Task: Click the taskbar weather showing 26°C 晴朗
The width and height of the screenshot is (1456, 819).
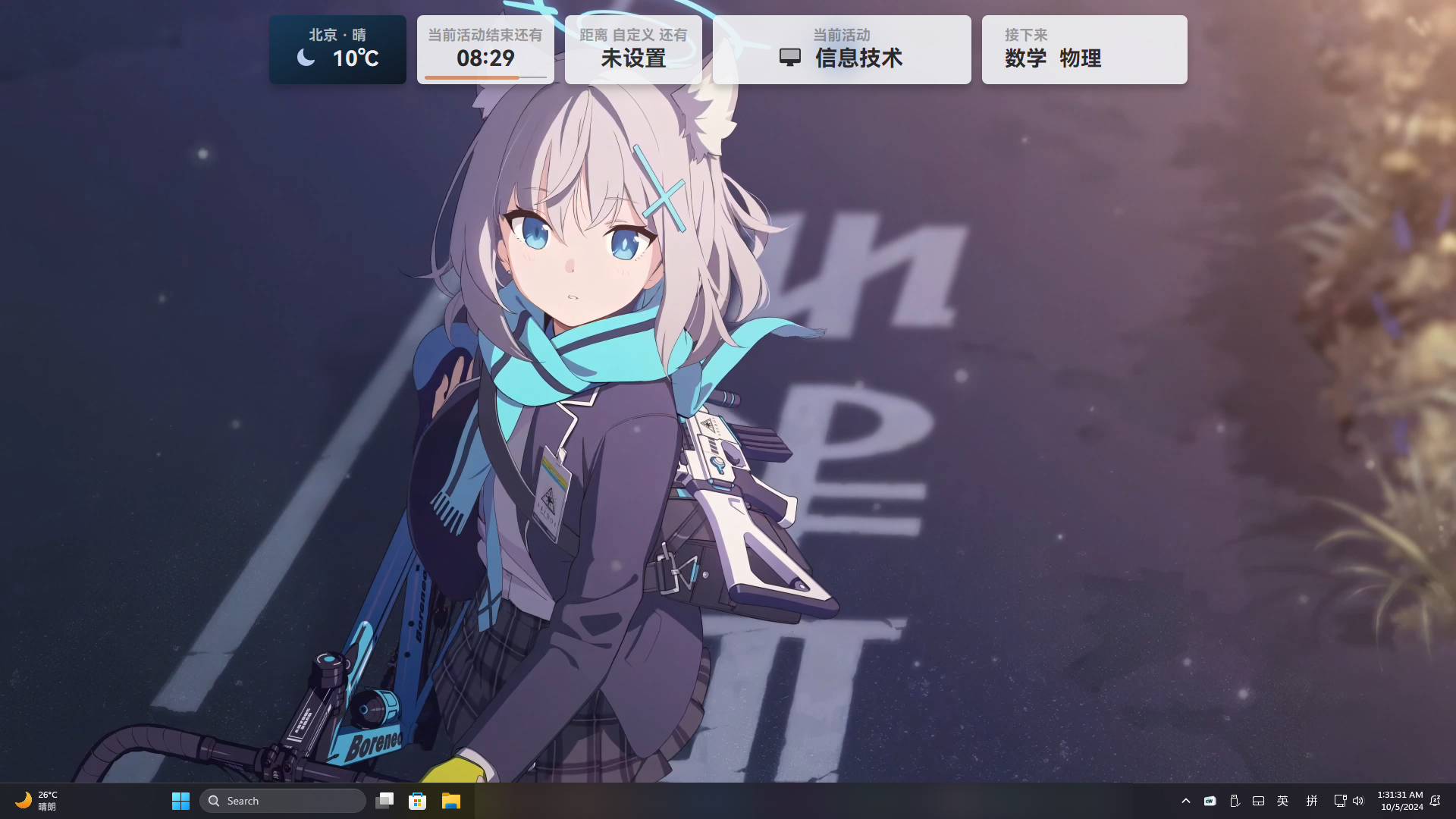Action: click(38, 800)
